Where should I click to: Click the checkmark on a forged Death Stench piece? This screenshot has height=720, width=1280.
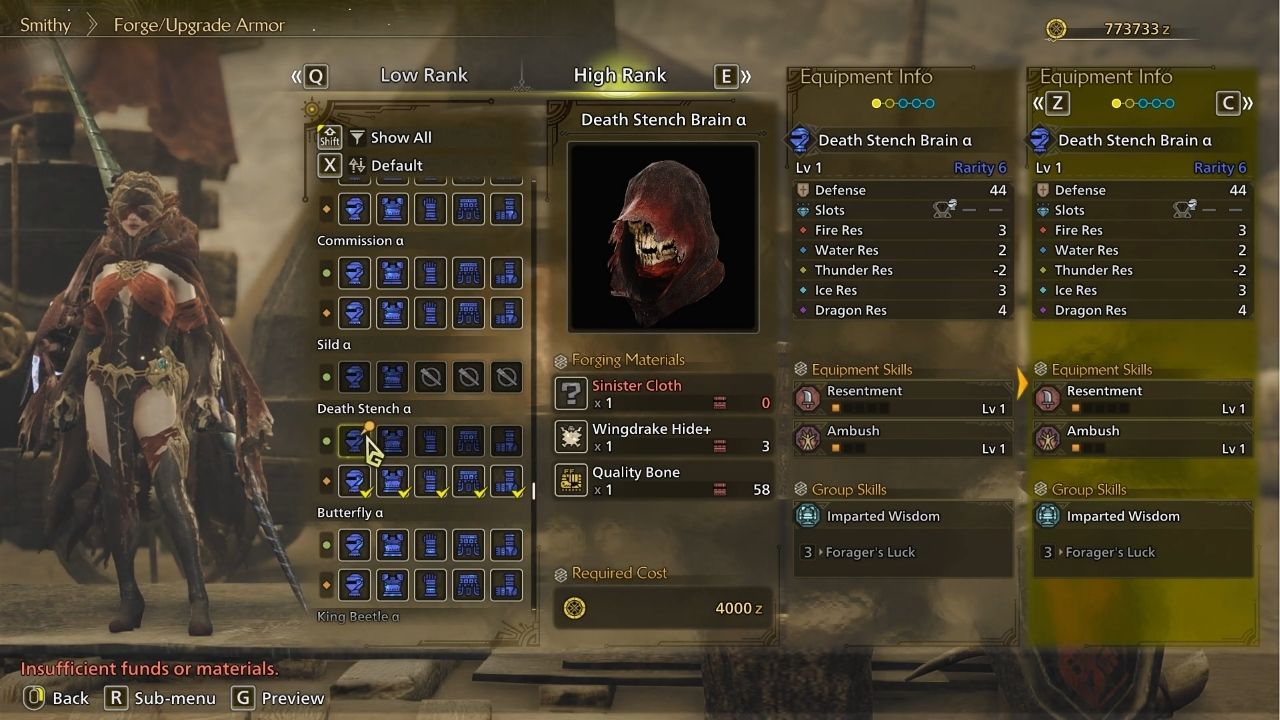pyautogui.click(x=366, y=492)
